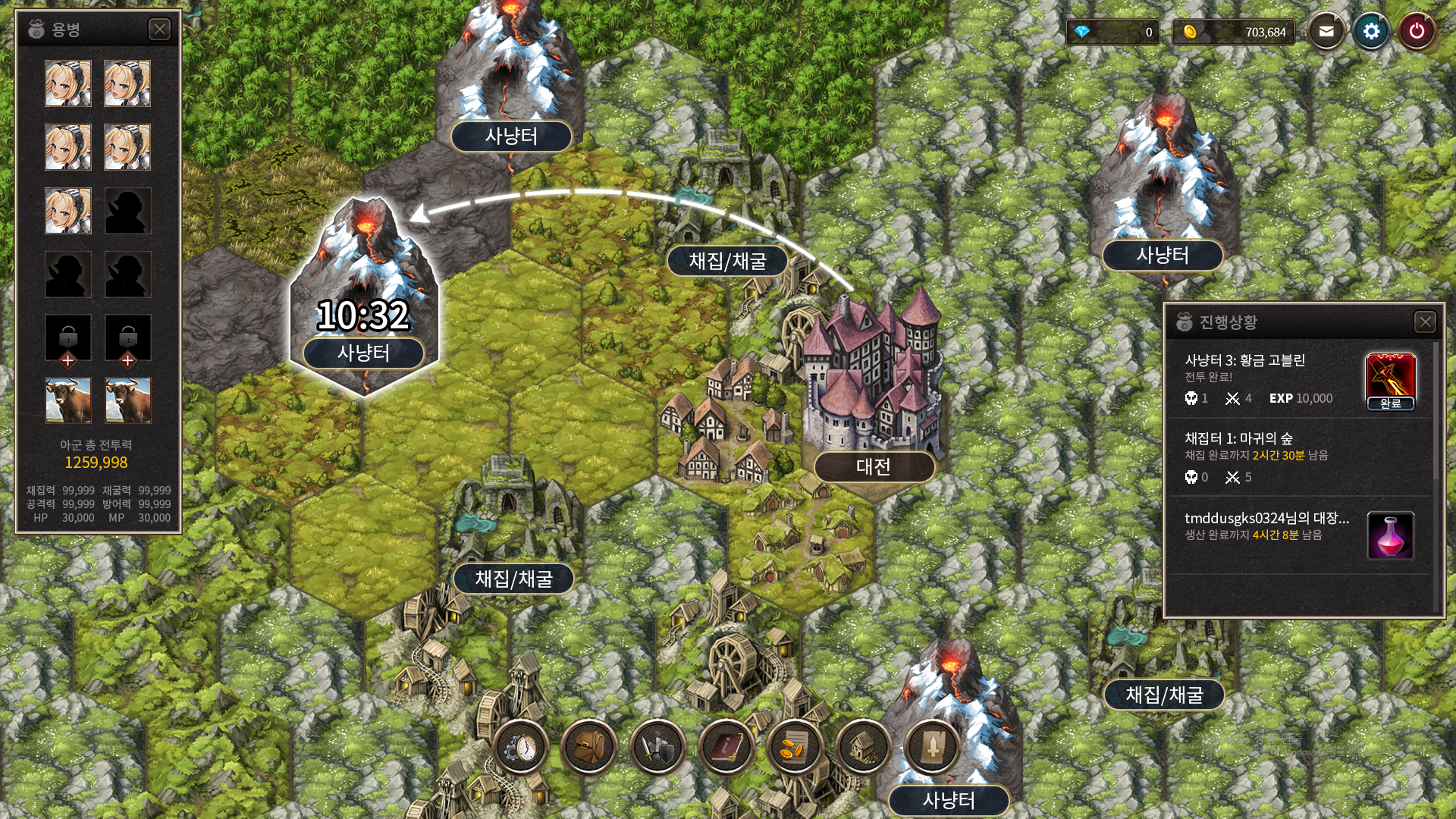Screen dimensions: 1456x819
Task: Open the clock and gear progress icon
Action: click(521, 748)
